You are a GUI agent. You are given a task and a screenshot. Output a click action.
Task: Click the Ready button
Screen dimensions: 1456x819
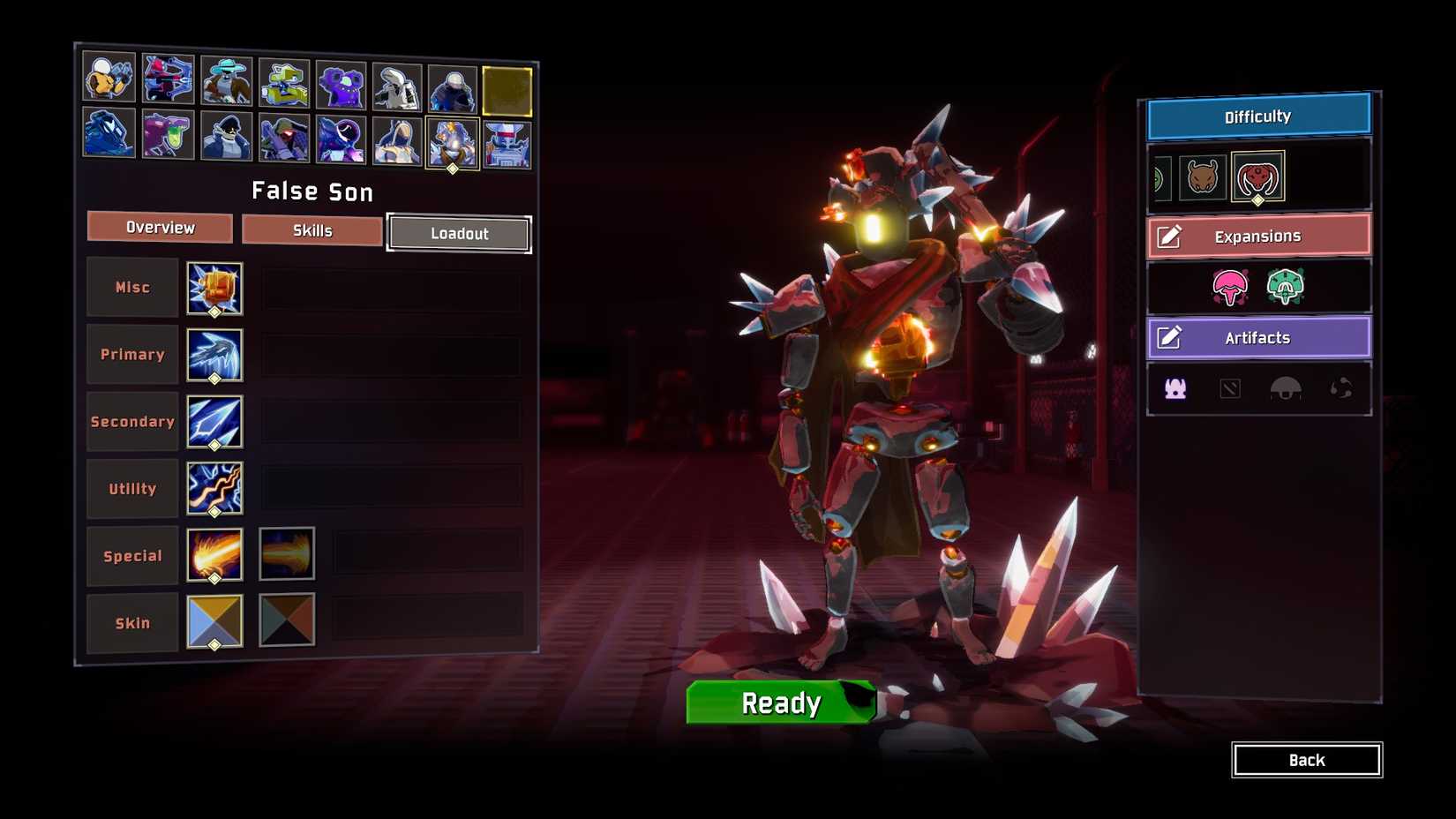pyautogui.click(x=779, y=703)
